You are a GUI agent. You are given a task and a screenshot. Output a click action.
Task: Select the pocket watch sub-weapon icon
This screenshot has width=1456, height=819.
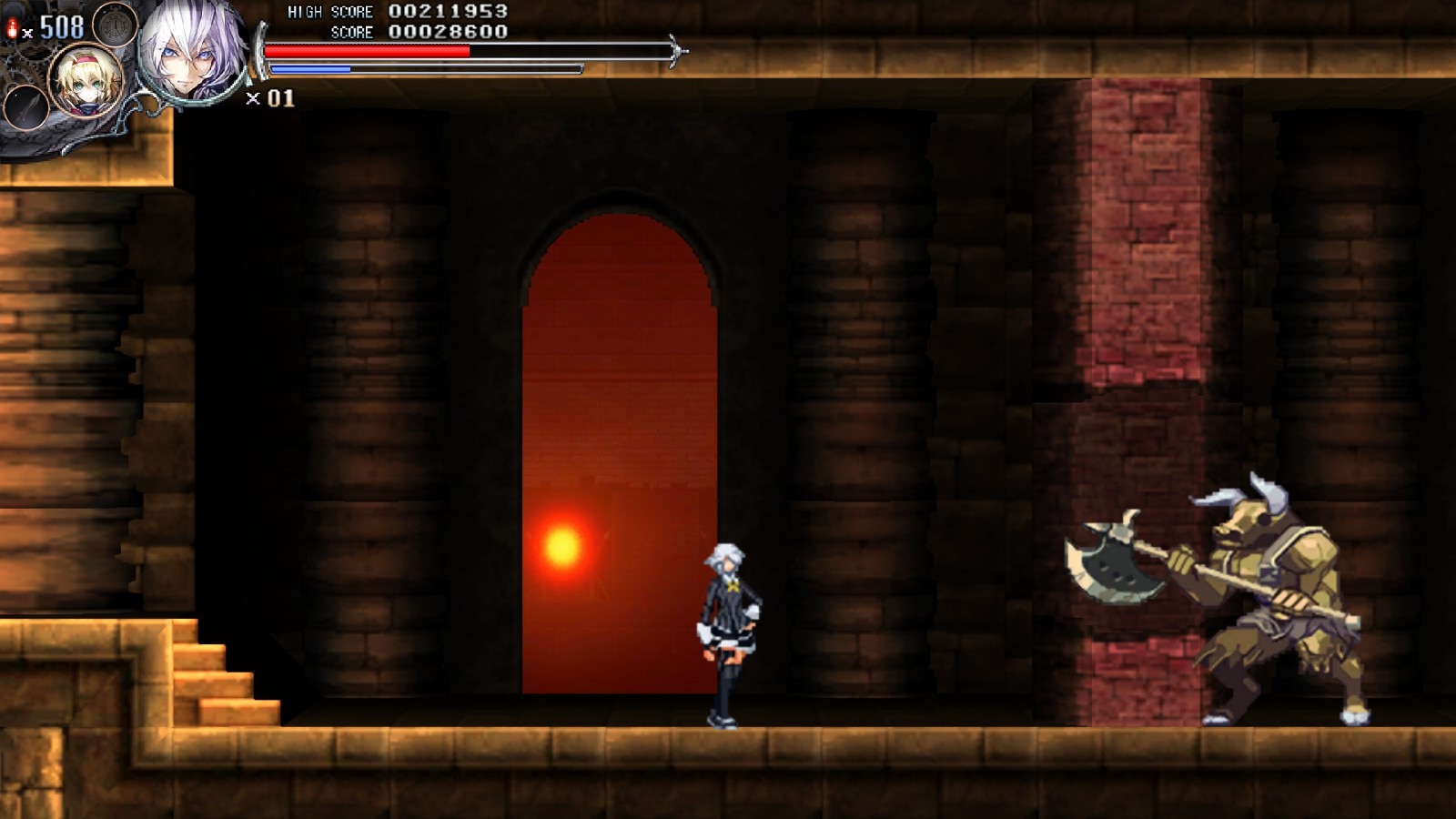point(115,25)
